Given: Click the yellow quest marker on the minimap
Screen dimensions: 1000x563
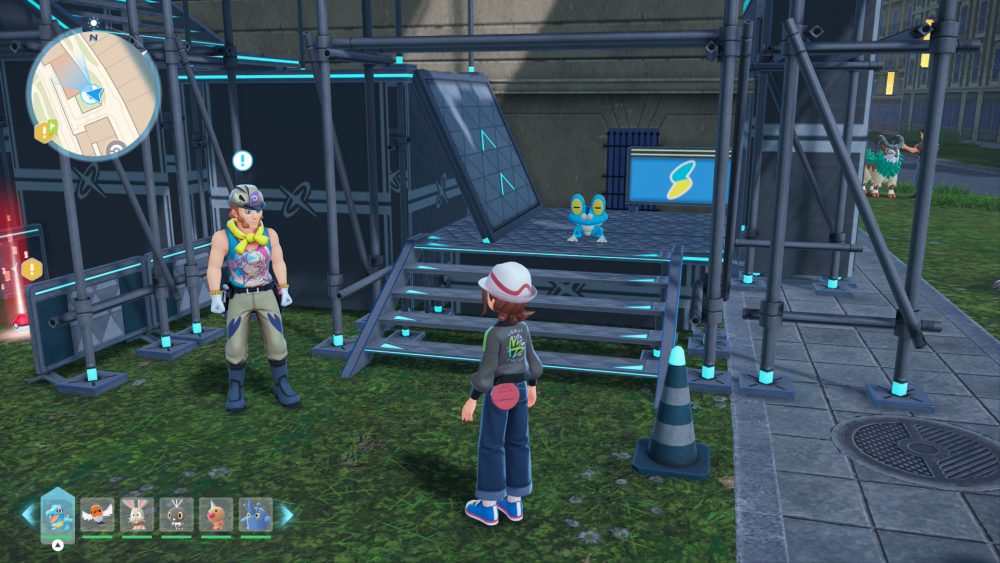Looking at the screenshot, I should 44,131.
